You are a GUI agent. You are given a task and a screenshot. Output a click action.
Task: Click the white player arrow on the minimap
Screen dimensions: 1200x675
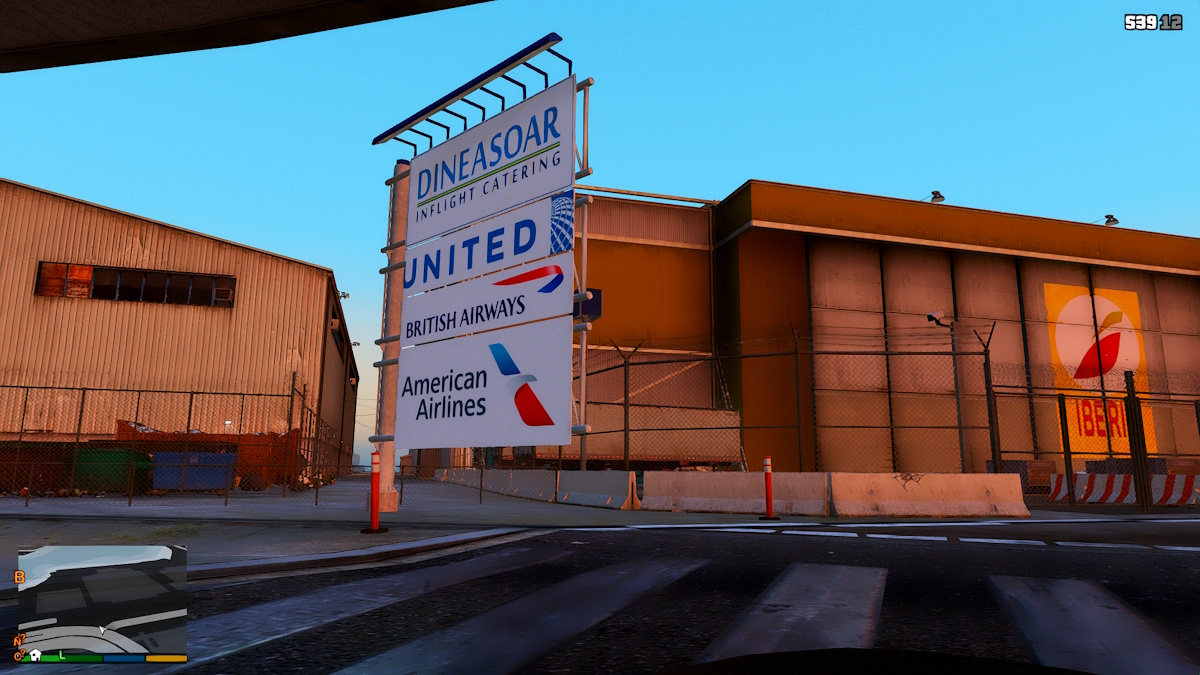click(x=104, y=632)
